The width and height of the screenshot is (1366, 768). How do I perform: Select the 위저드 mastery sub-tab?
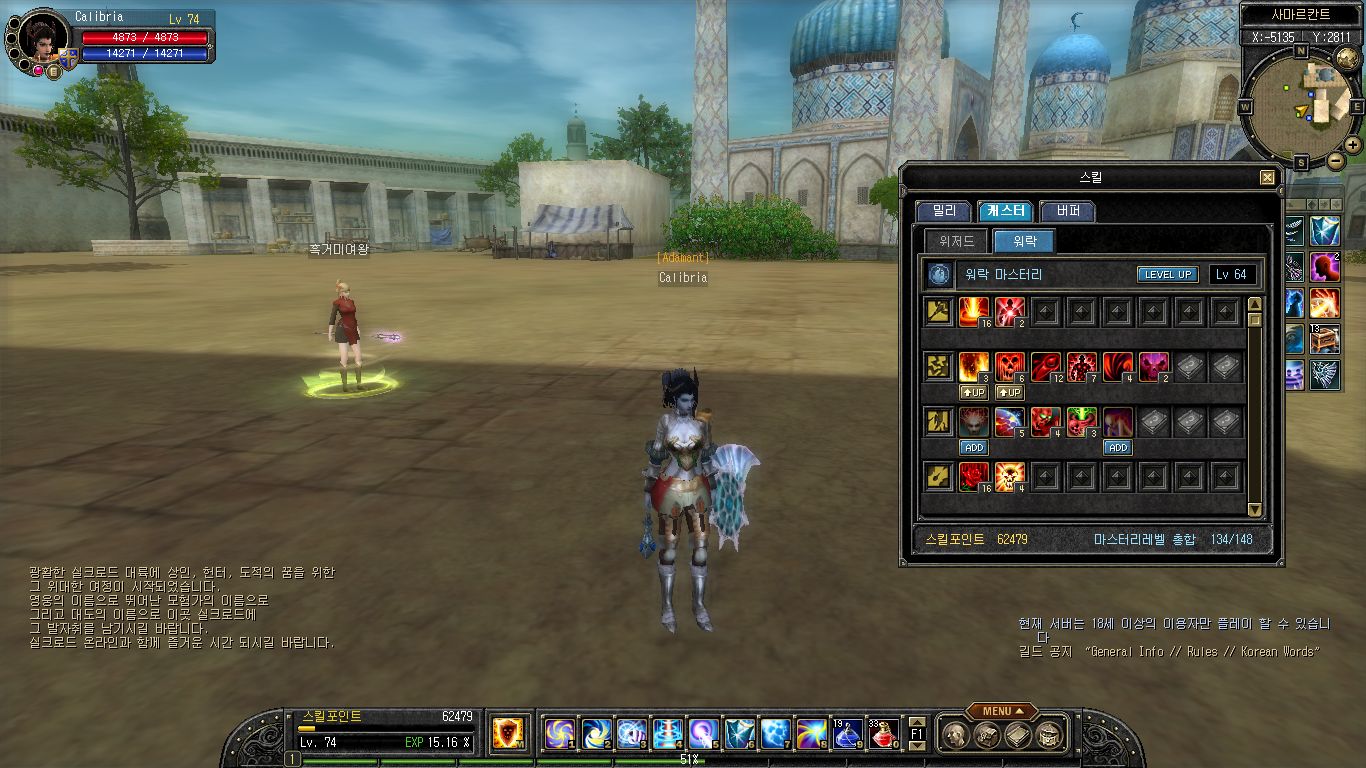tap(956, 241)
